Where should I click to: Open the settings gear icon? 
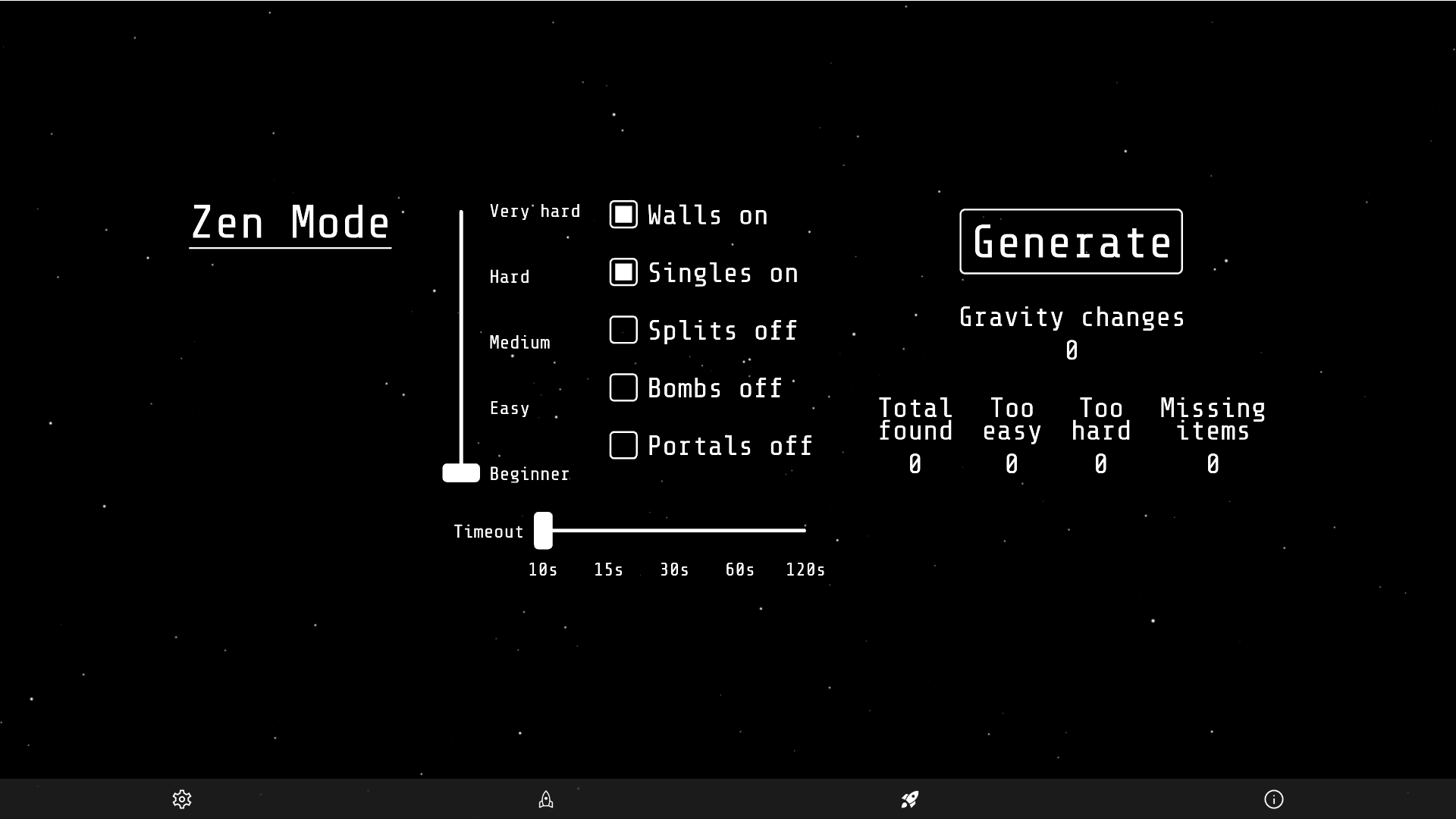point(182,800)
